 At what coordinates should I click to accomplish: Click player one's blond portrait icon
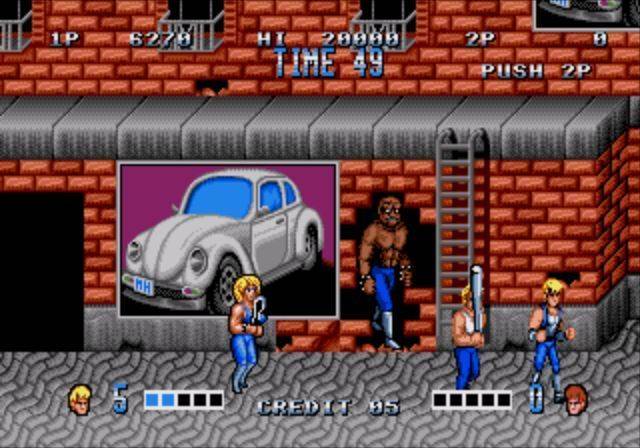click(80, 399)
